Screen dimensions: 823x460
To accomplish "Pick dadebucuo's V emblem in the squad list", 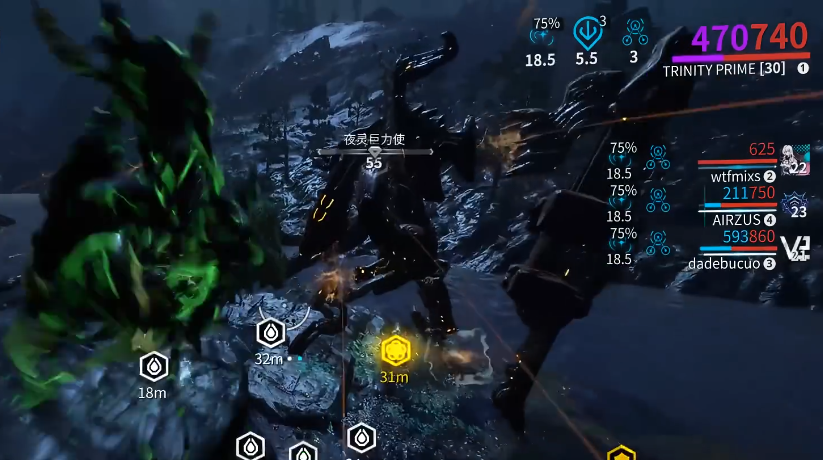I will [795, 248].
